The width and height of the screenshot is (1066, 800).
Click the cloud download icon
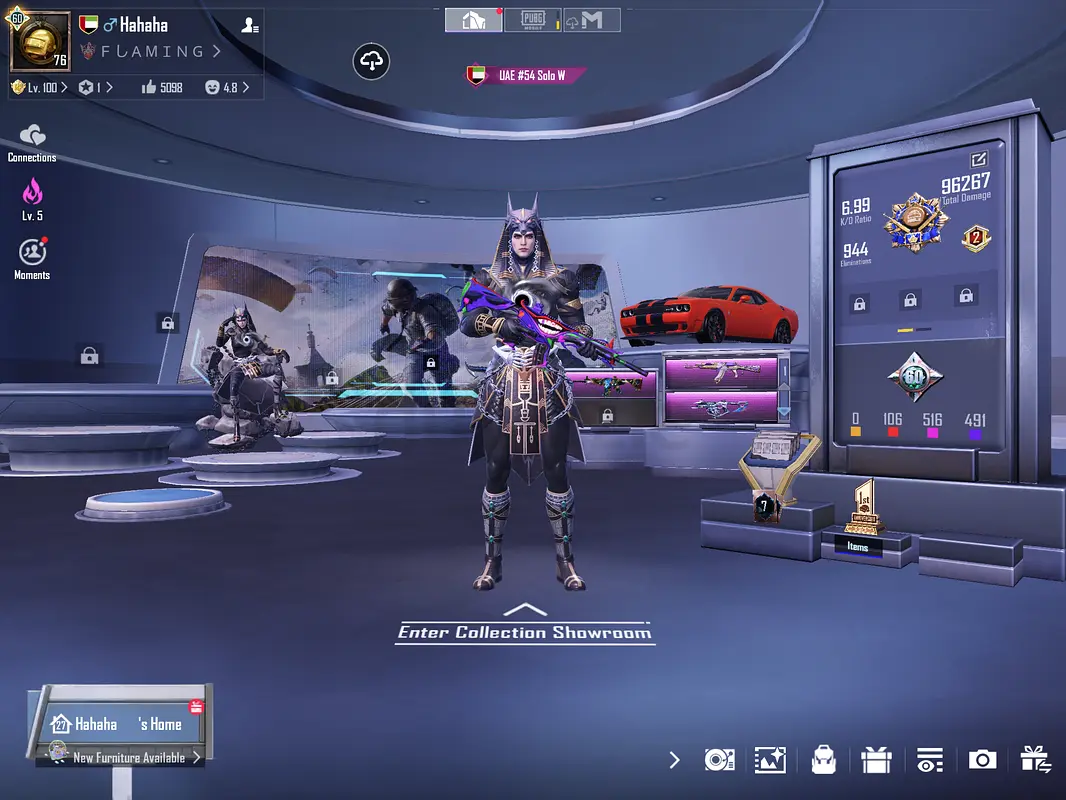[x=371, y=62]
